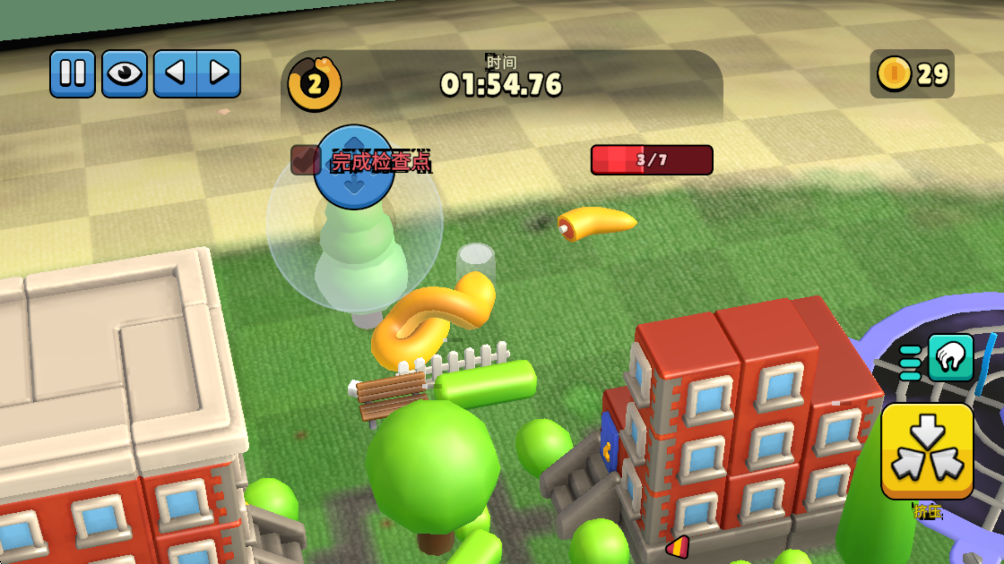Activate the yellow squeeze (挤压) ability button

tap(927, 451)
